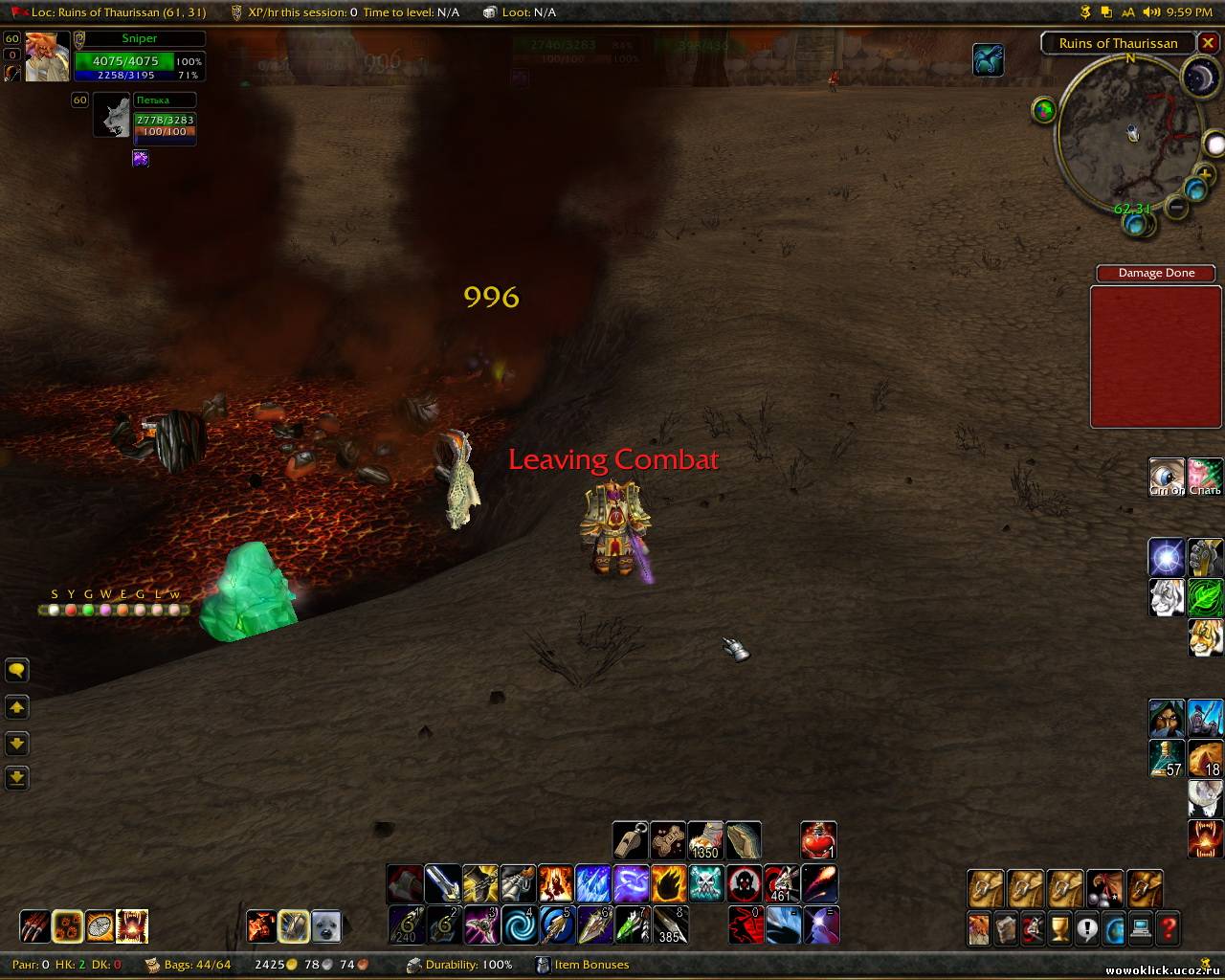Fire the green multi-arrow ability in slot 7
Viewport: 1225px width, 980px height.
(632, 925)
